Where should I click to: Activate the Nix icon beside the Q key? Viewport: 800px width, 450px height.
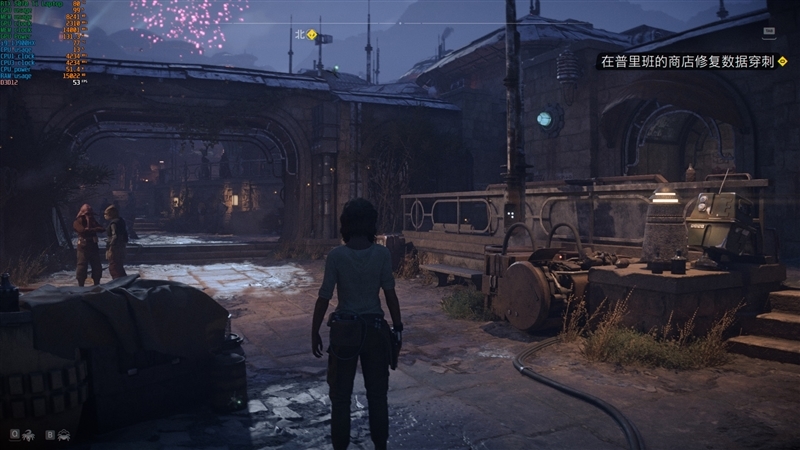[x=30, y=434]
